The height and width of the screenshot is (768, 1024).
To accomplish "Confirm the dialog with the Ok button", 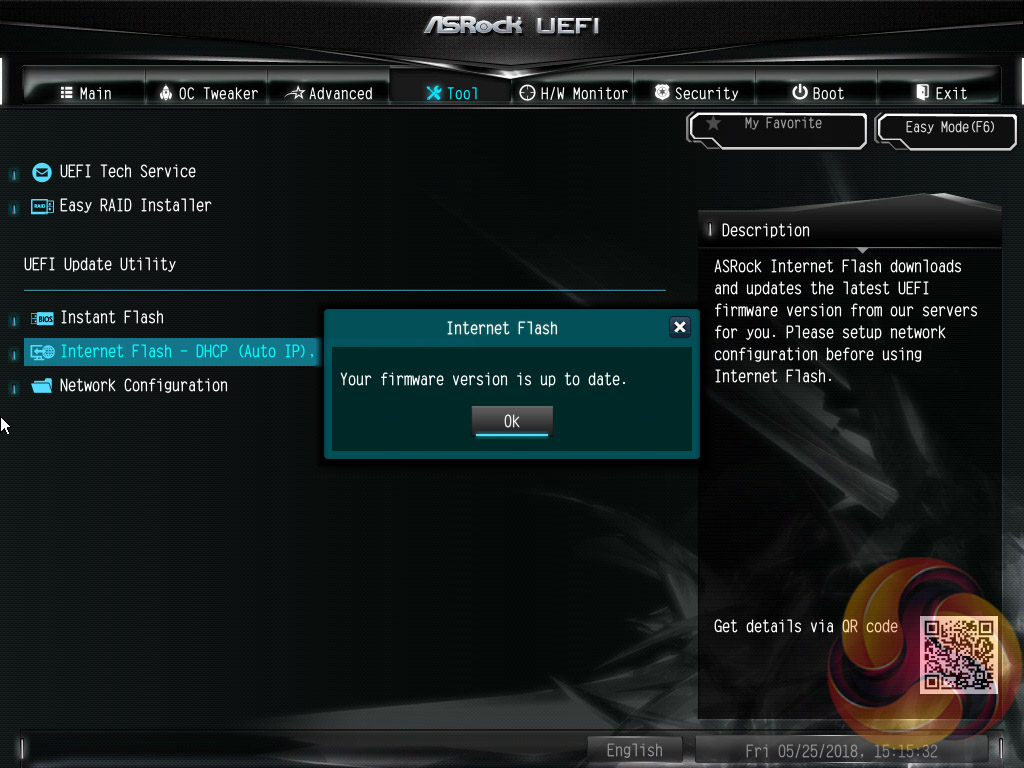I will [511, 421].
